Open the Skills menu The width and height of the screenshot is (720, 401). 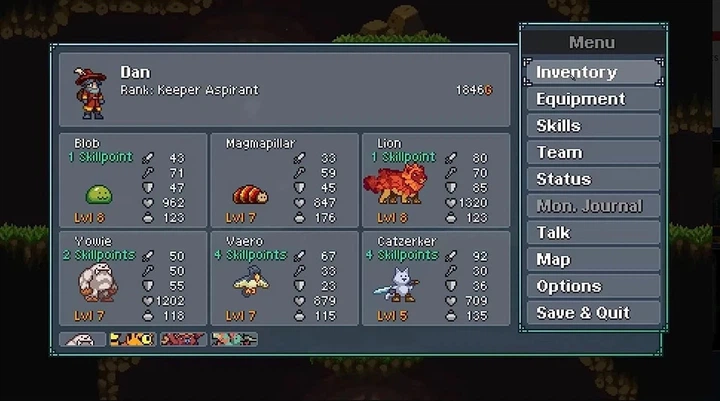tap(592, 126)
